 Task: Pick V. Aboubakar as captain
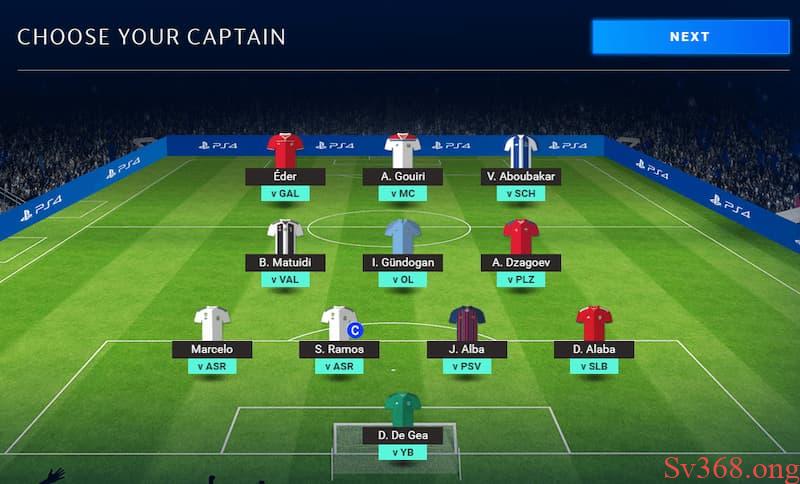coord(520,151)
